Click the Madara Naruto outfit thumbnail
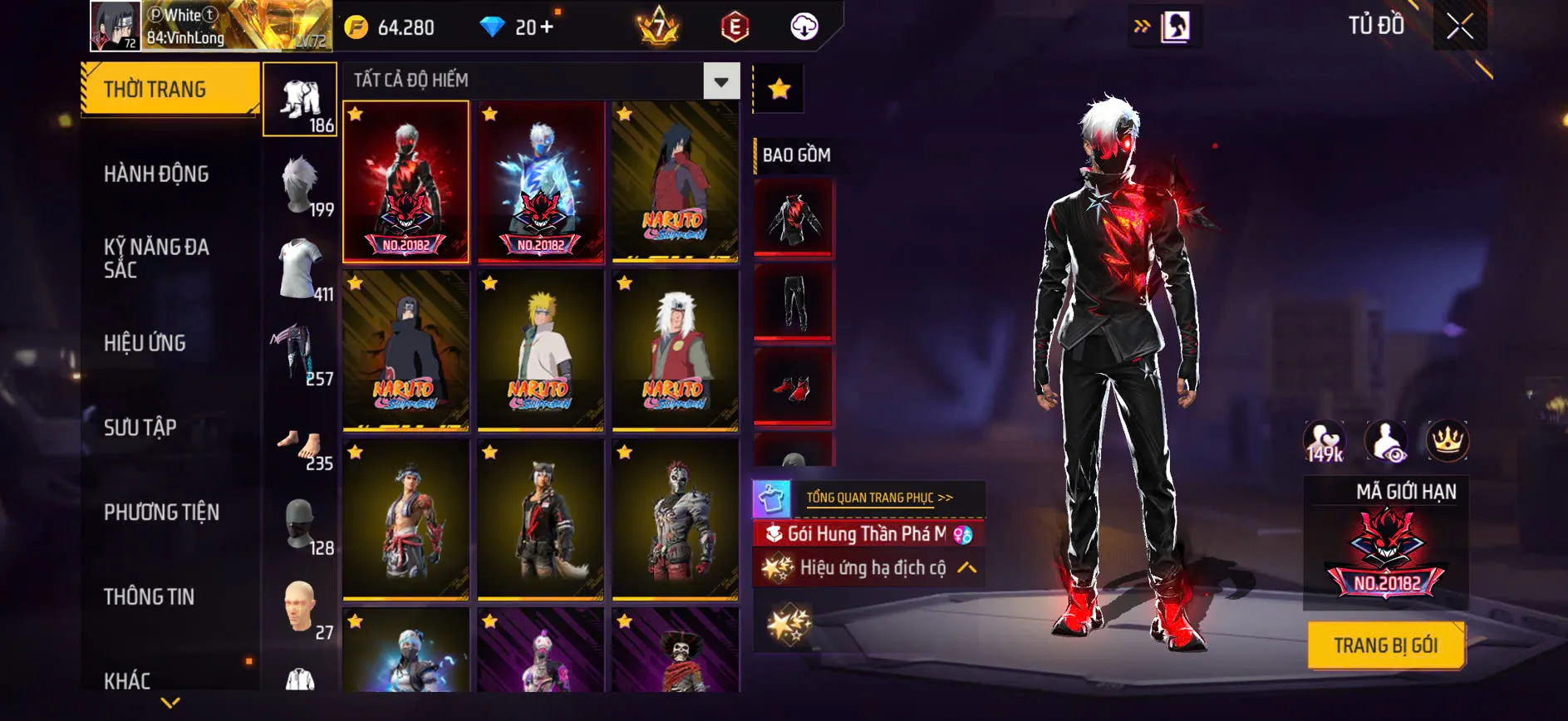The image size is (1568, 721). (x=675, y=184)
